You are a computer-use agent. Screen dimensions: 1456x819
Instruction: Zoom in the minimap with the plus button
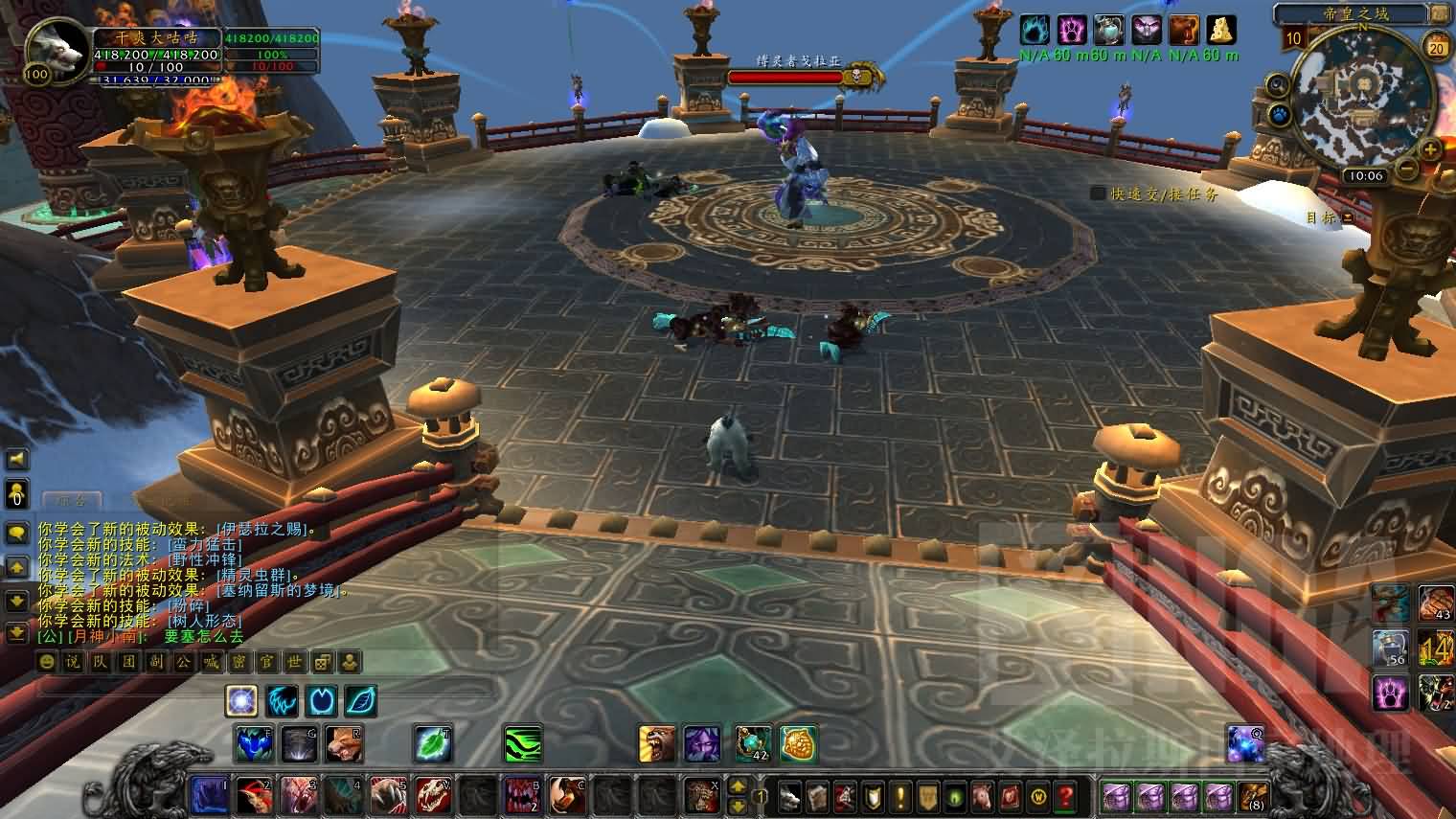(x=1430, y=149)
